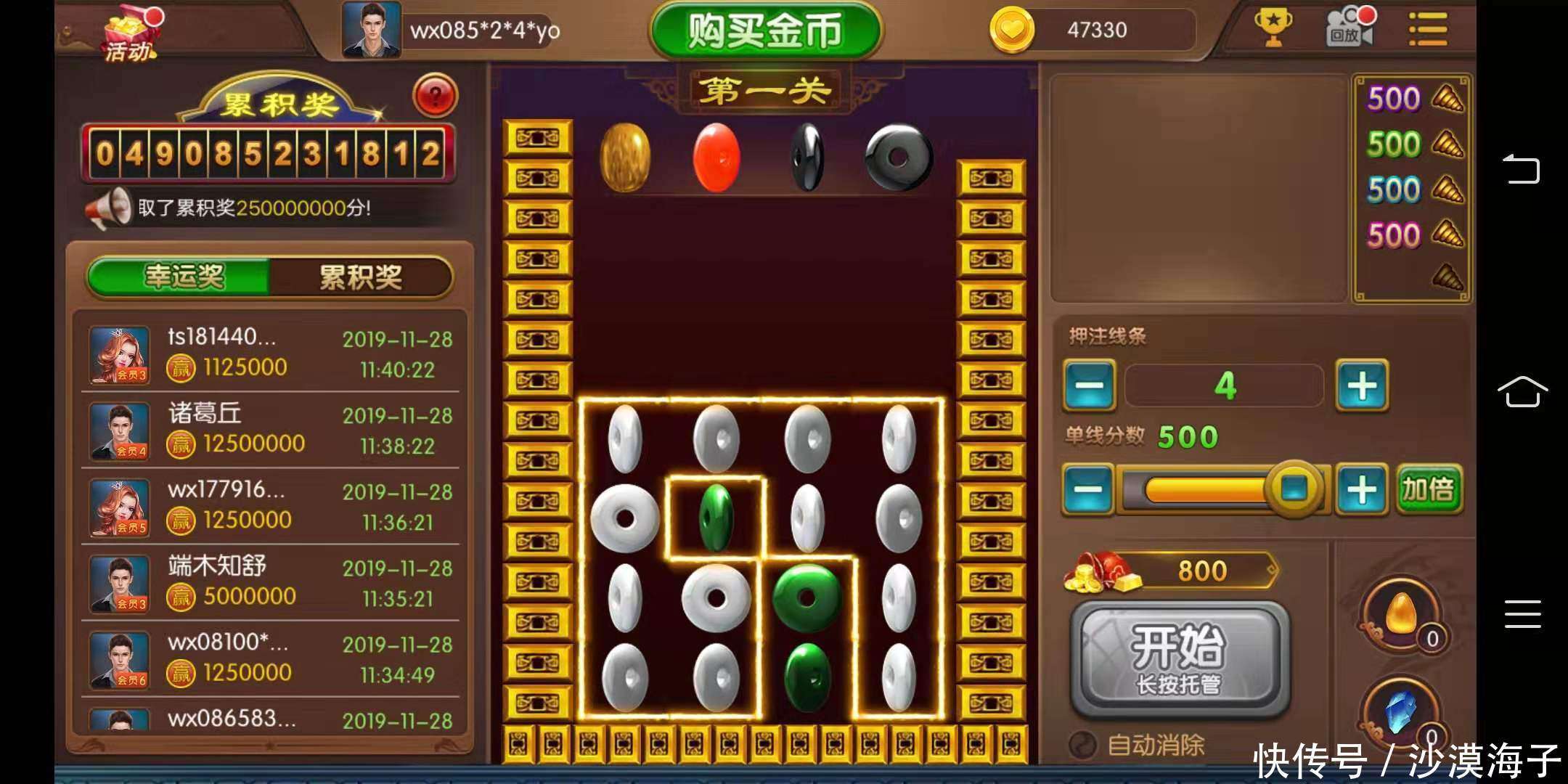Click 购买金币 to buy gold coins
This screenshot has height=784, width=1568.
coord(764,29)
